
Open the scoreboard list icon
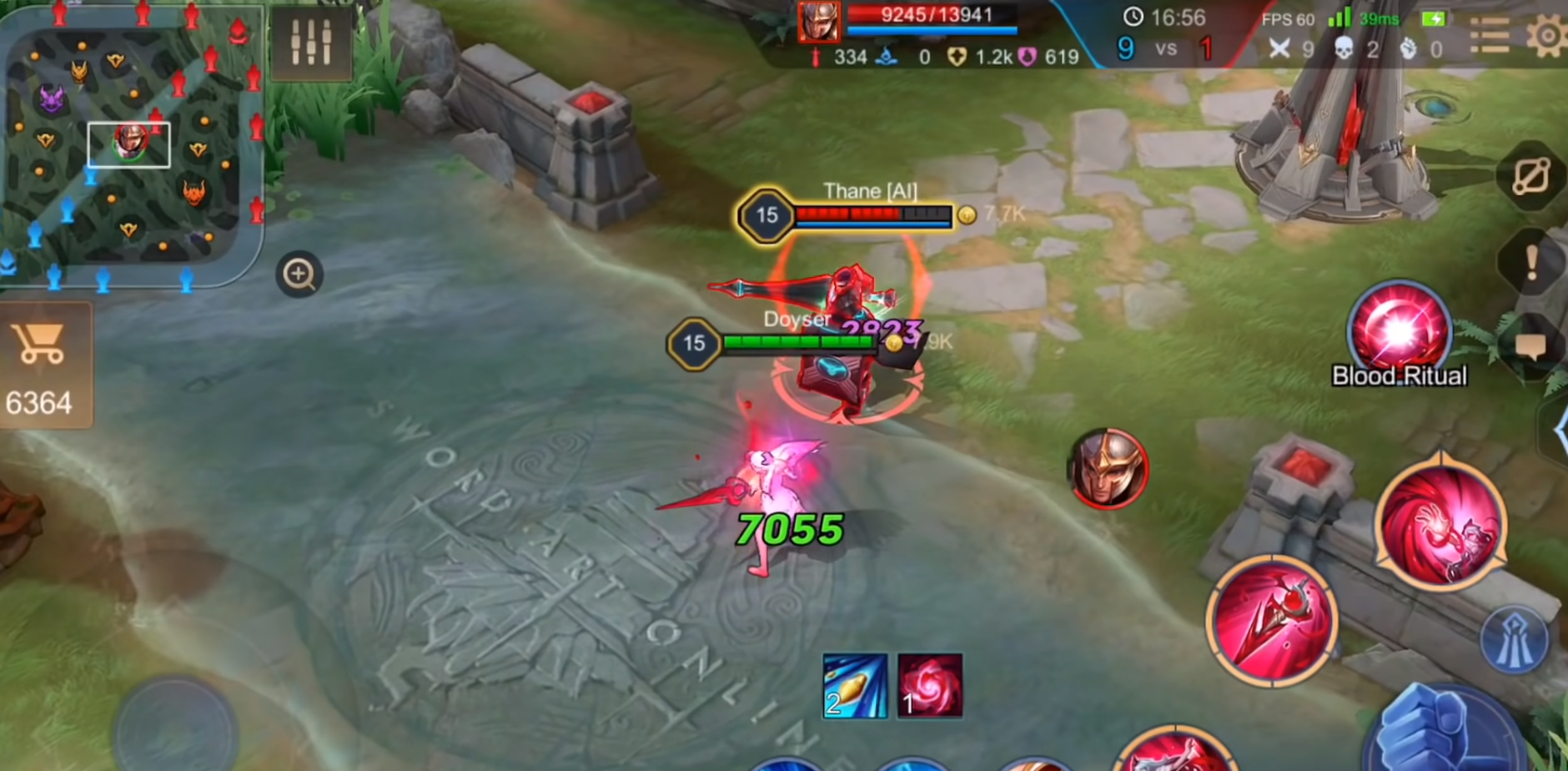pyautogui.click(x=1489, y=36)
